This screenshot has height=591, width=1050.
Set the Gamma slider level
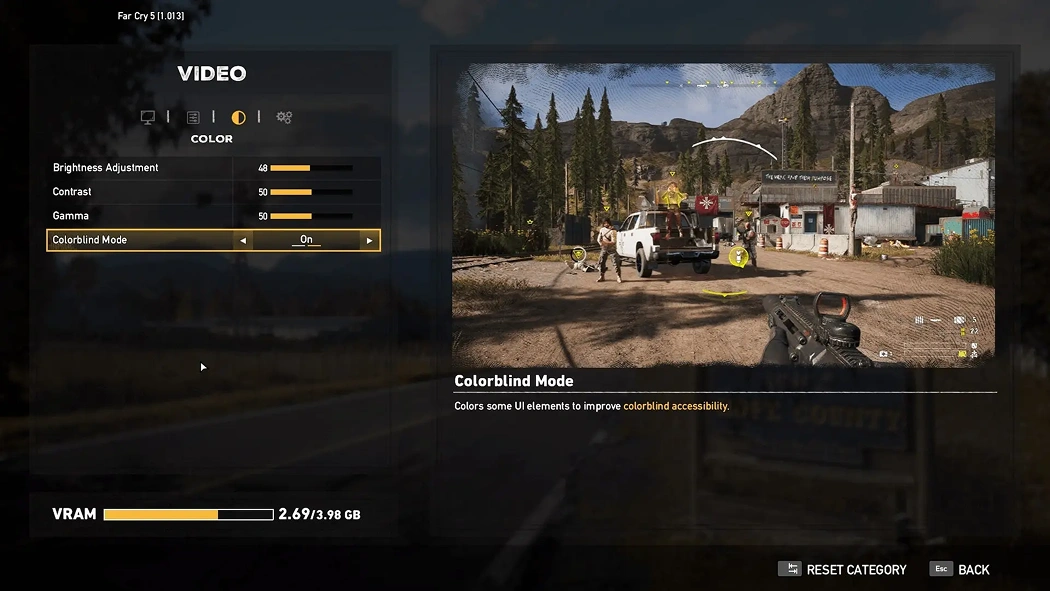click(311, 216)
